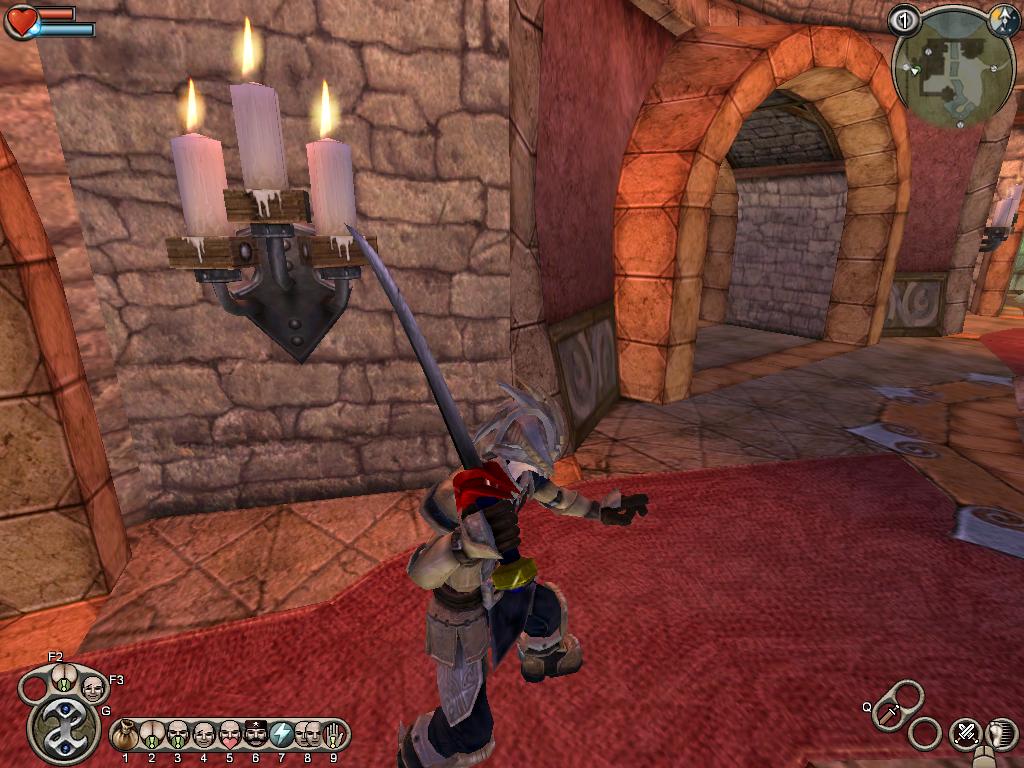Image resolution: width=1024 pixels, height=768 pixels.
Task: Select the green-masked face expression
Action: click(x=178, y=735)
